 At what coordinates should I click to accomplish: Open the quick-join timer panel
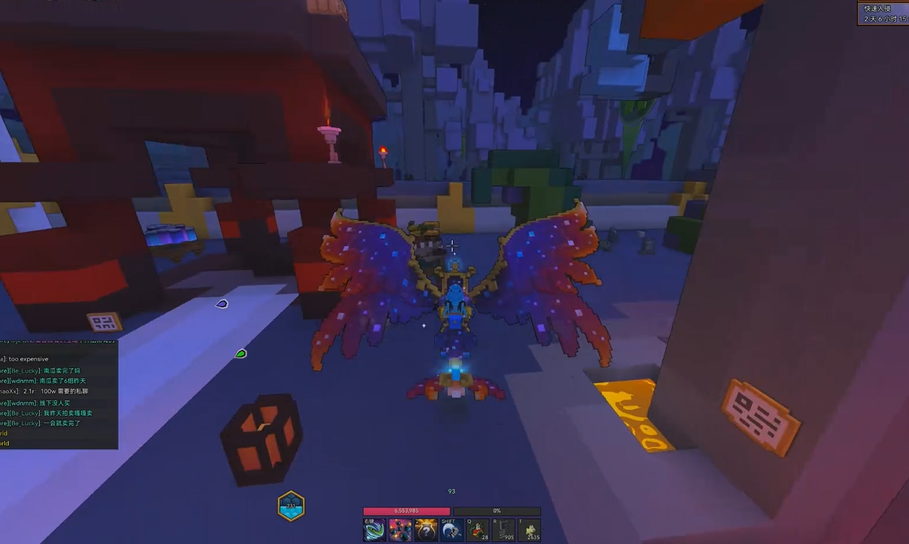[x=883, y=13]
